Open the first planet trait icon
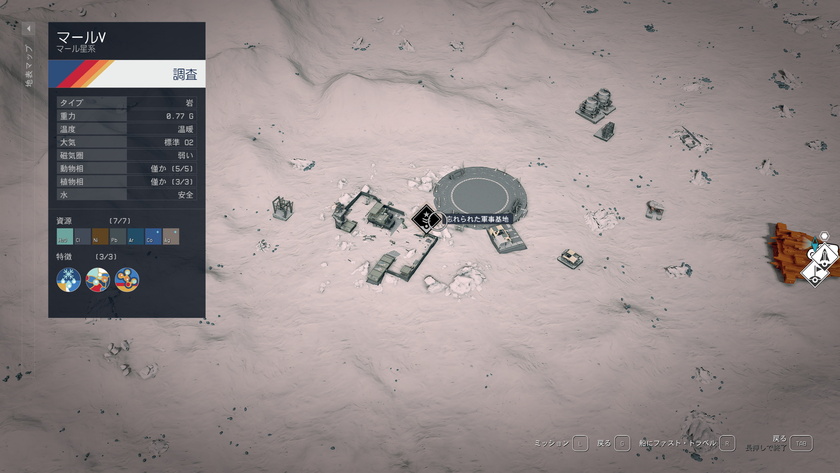 coord(69,279)
